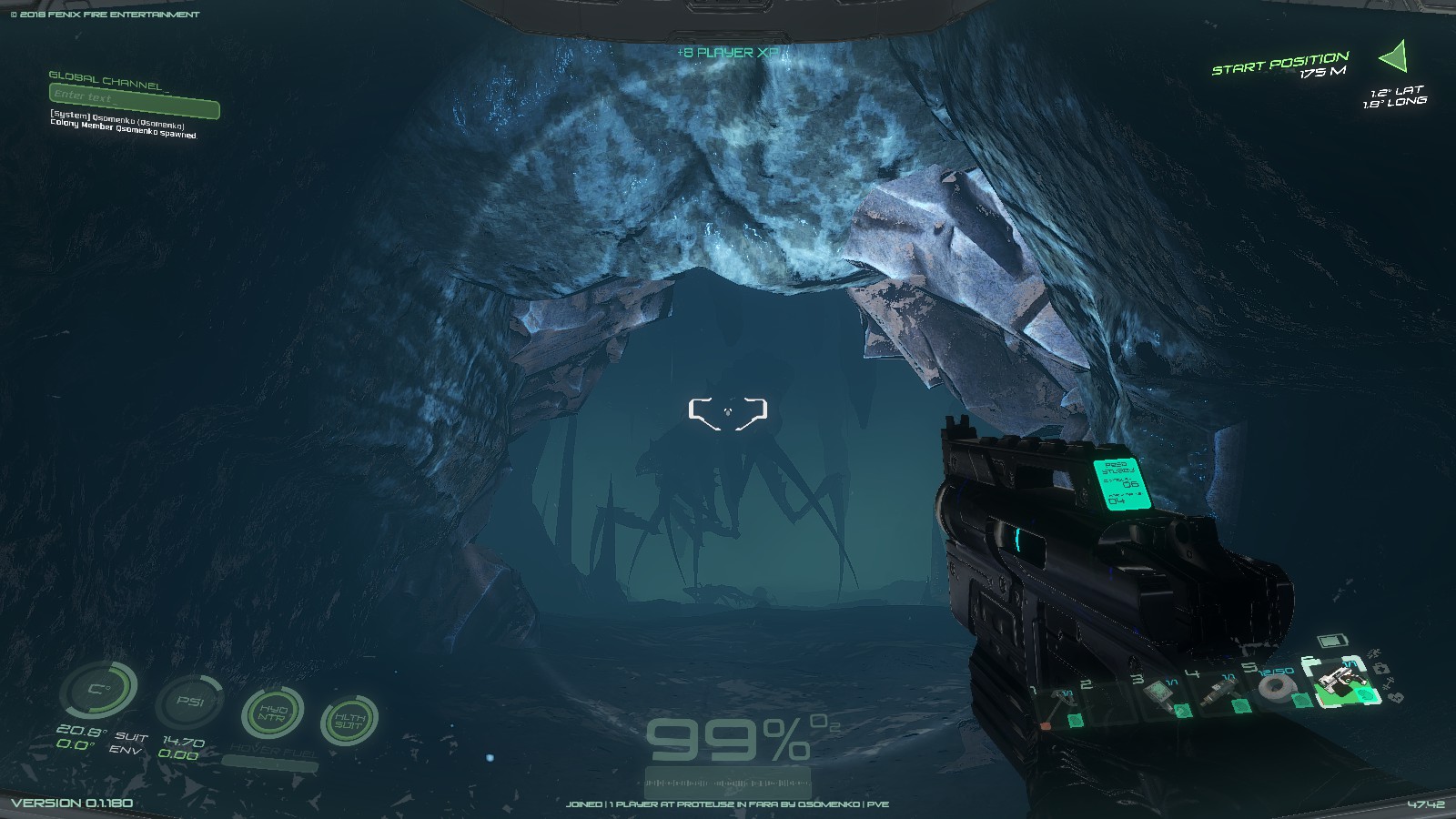Select the pickaxe in hotbar slot 1
1456x819 pixels.
(x=1060, y=707)
